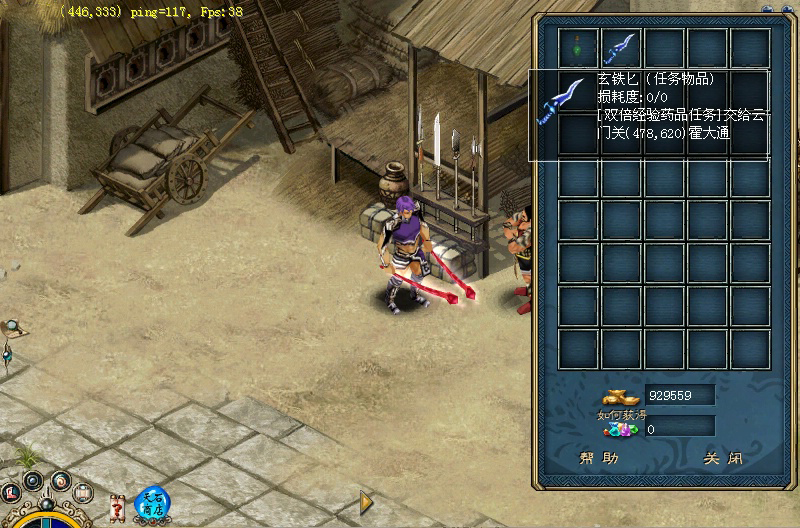800x528 pixels.
Task: Click the 帮助 help button
Action: coord(599,459)
